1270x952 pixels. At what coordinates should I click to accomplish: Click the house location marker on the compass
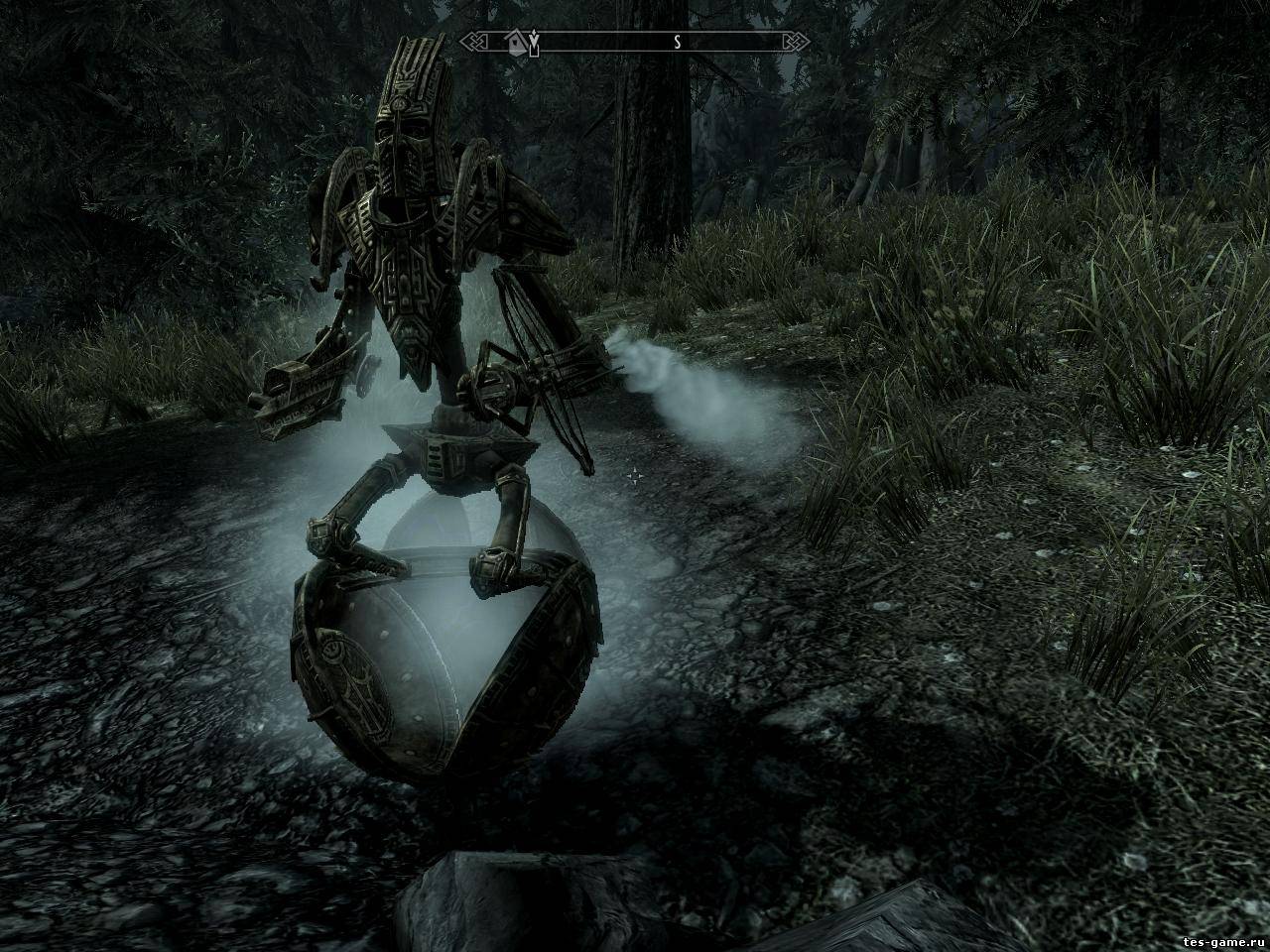click(516, 43)
